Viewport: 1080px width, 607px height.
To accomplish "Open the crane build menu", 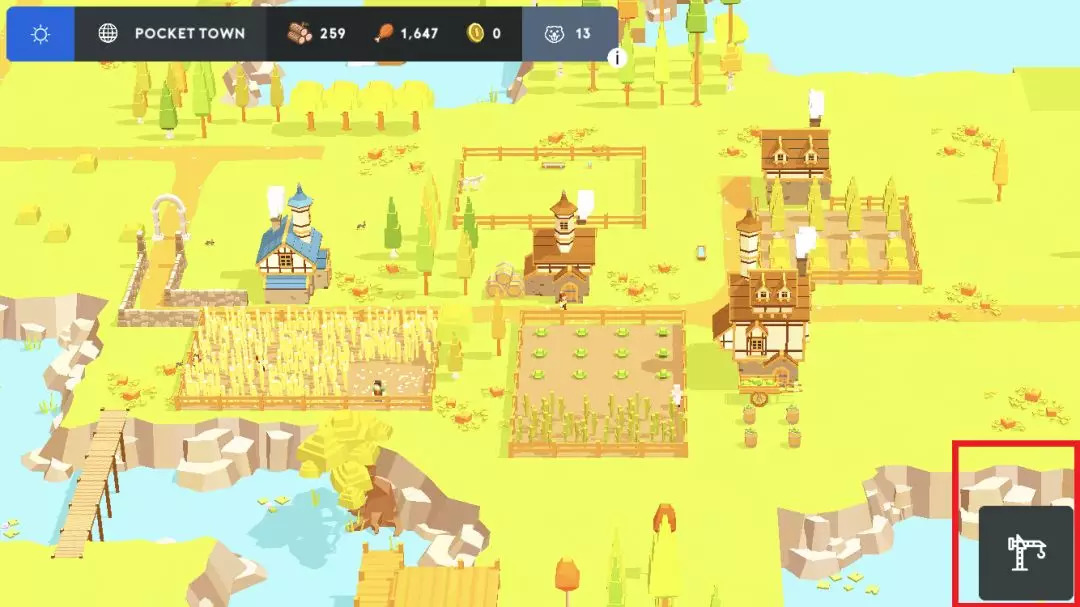I will point(1026,553).
